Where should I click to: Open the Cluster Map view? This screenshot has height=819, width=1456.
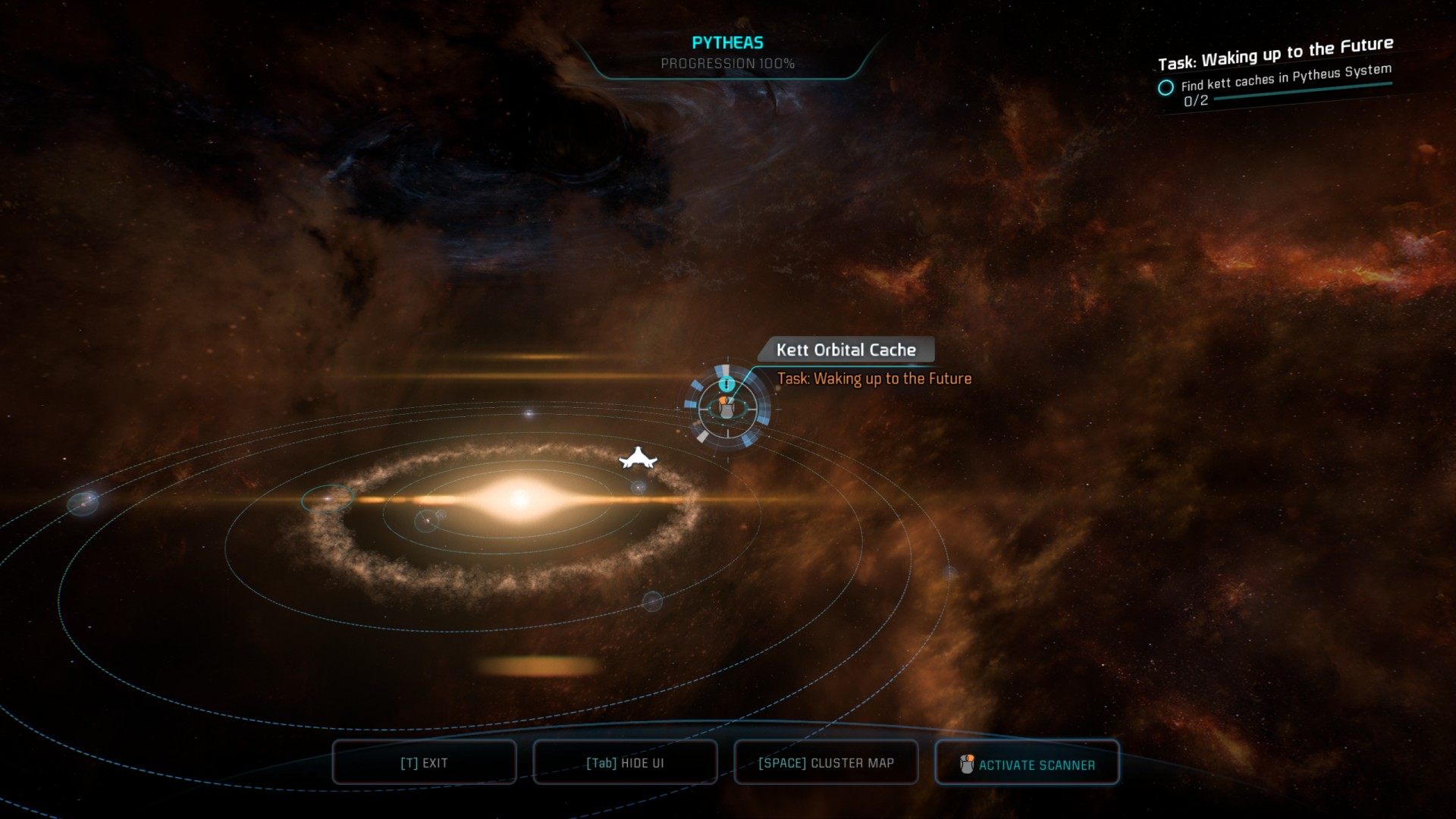point(826,763)
